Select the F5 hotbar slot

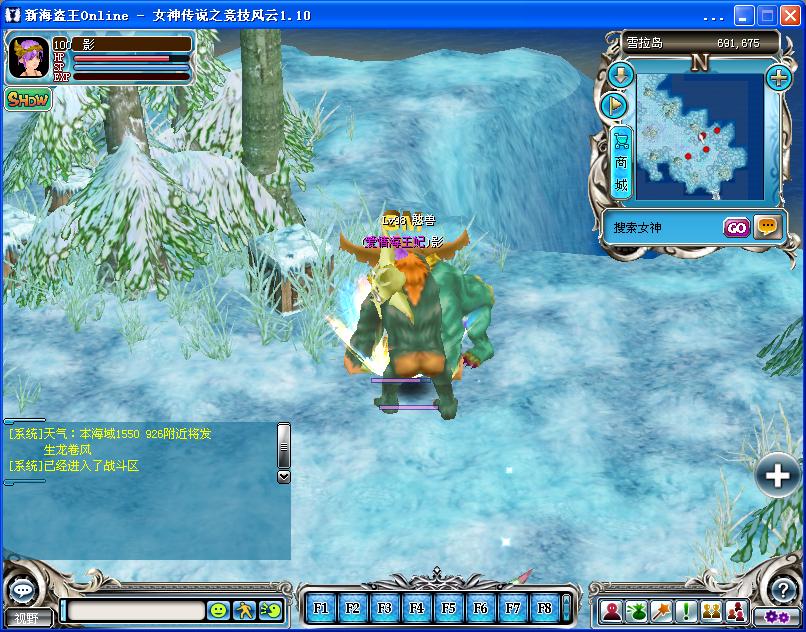point(448,607)
